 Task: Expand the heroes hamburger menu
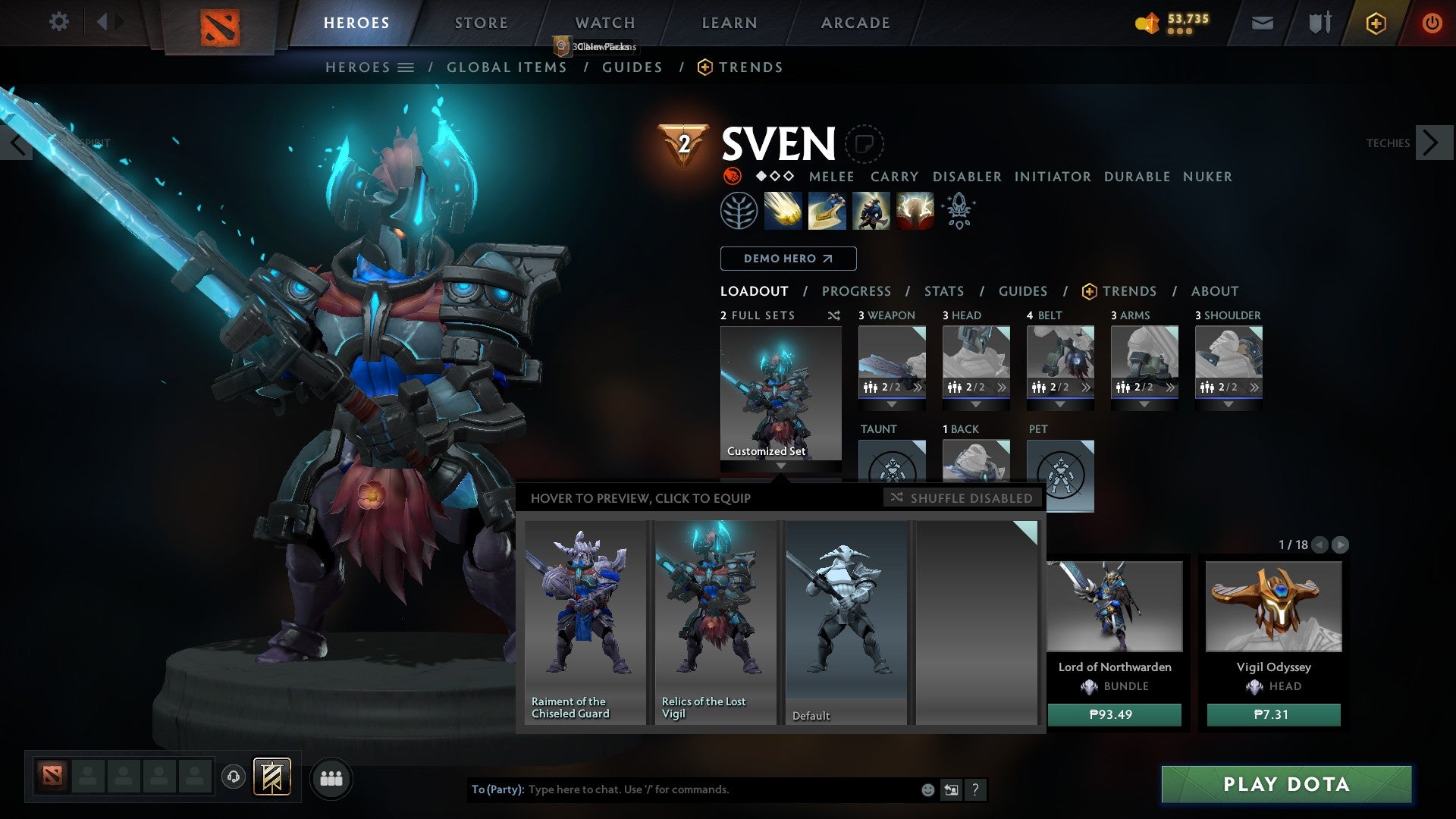coord(407,67)
